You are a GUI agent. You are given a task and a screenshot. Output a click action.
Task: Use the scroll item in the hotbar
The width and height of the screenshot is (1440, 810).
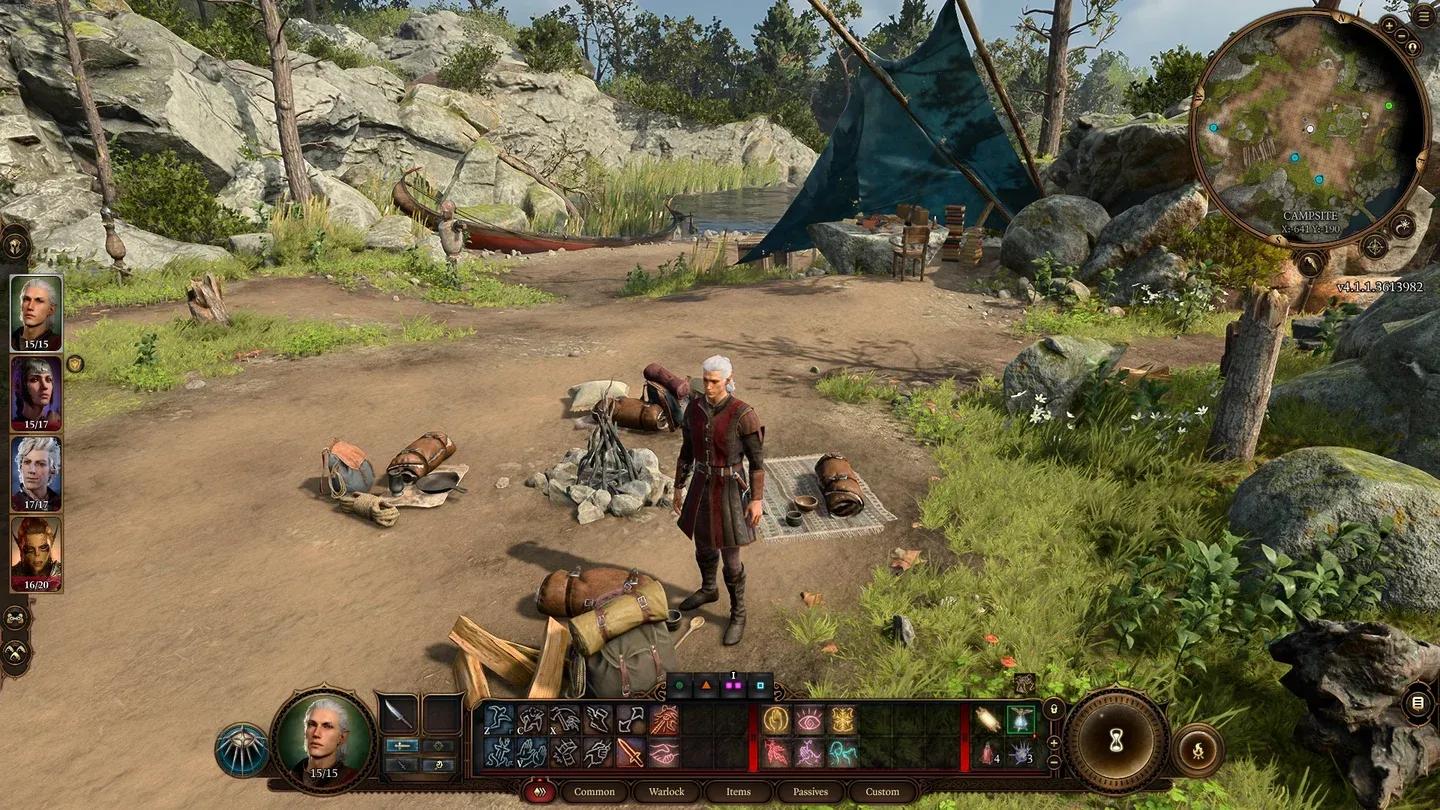988,719
